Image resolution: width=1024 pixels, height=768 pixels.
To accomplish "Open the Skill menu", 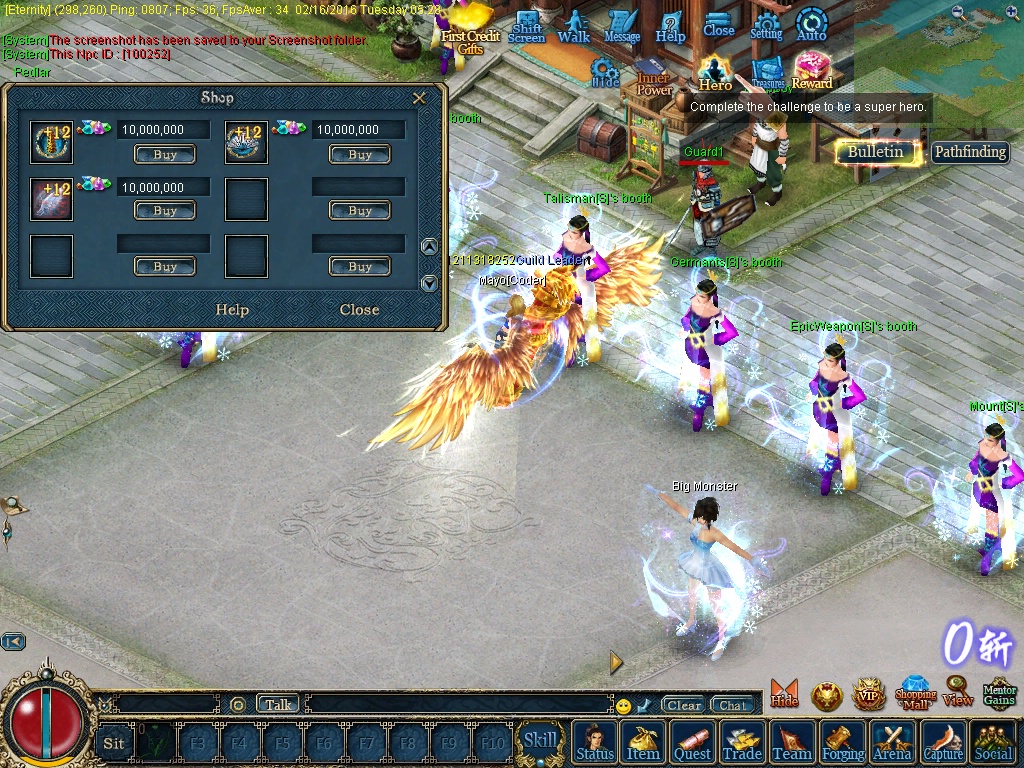I will pyautogui.click(x=540, y=741).
